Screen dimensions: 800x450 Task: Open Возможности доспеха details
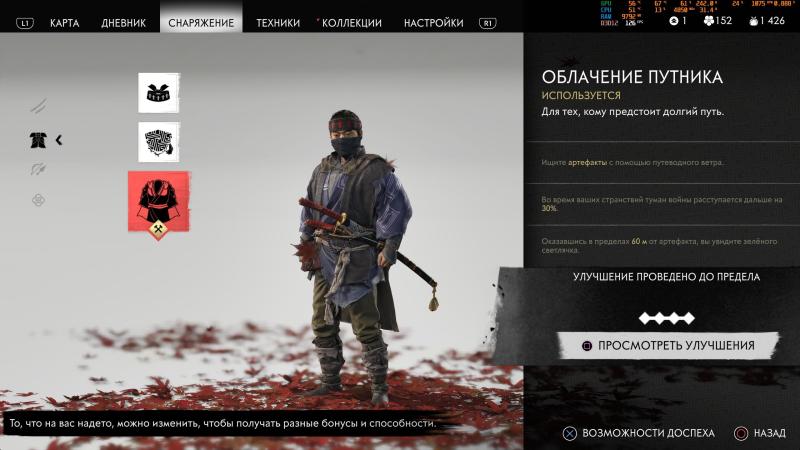pos(640,433)
